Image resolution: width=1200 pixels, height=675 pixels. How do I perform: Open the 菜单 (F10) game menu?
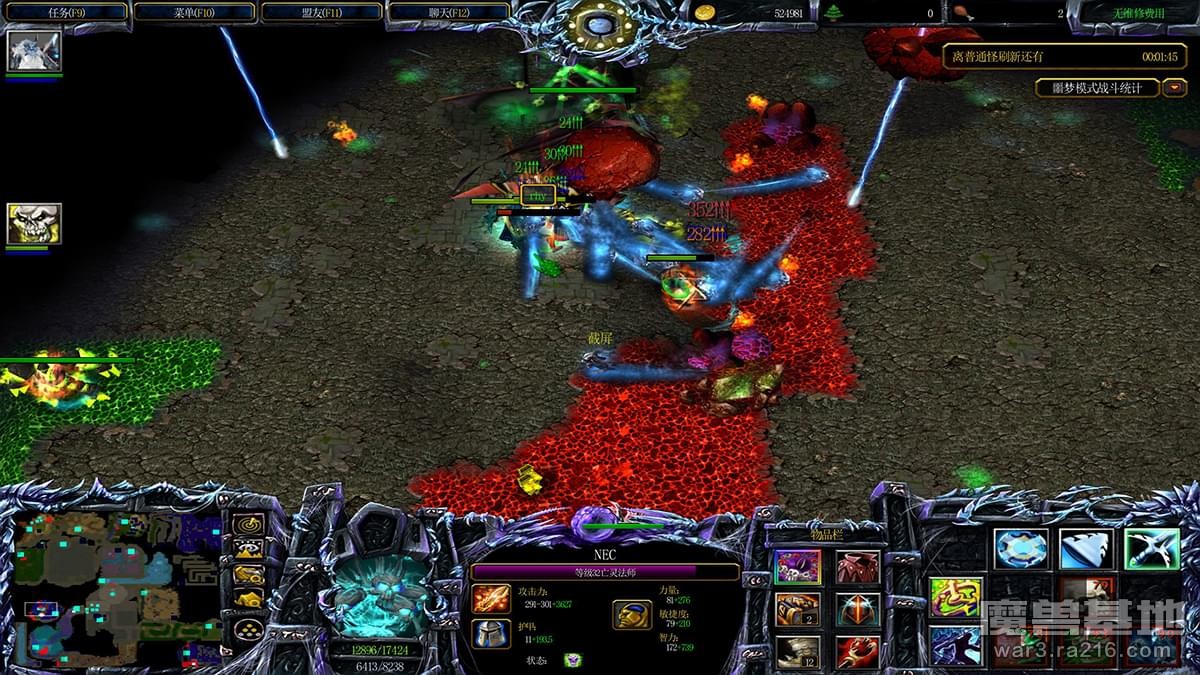194,12
